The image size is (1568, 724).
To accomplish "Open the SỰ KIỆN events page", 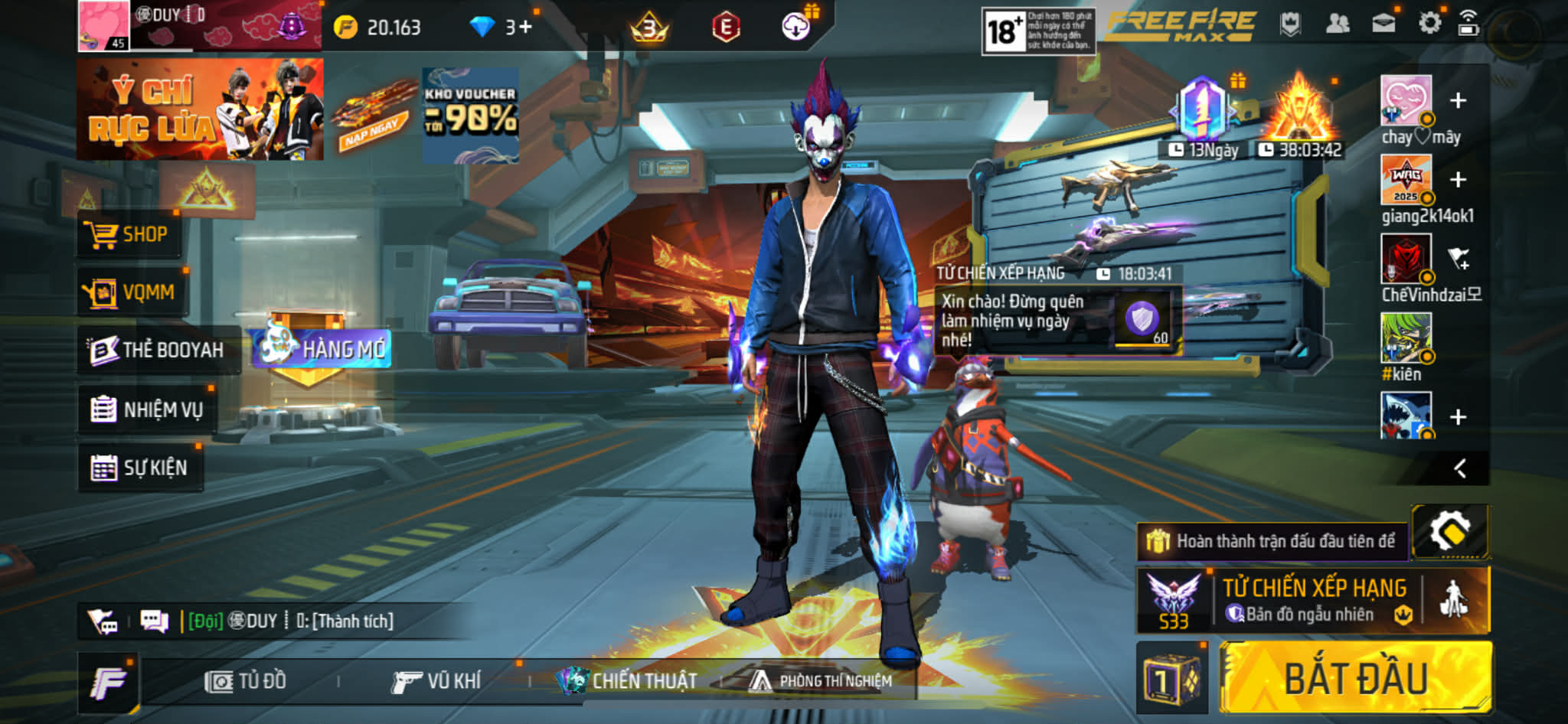I will (141, 468).
